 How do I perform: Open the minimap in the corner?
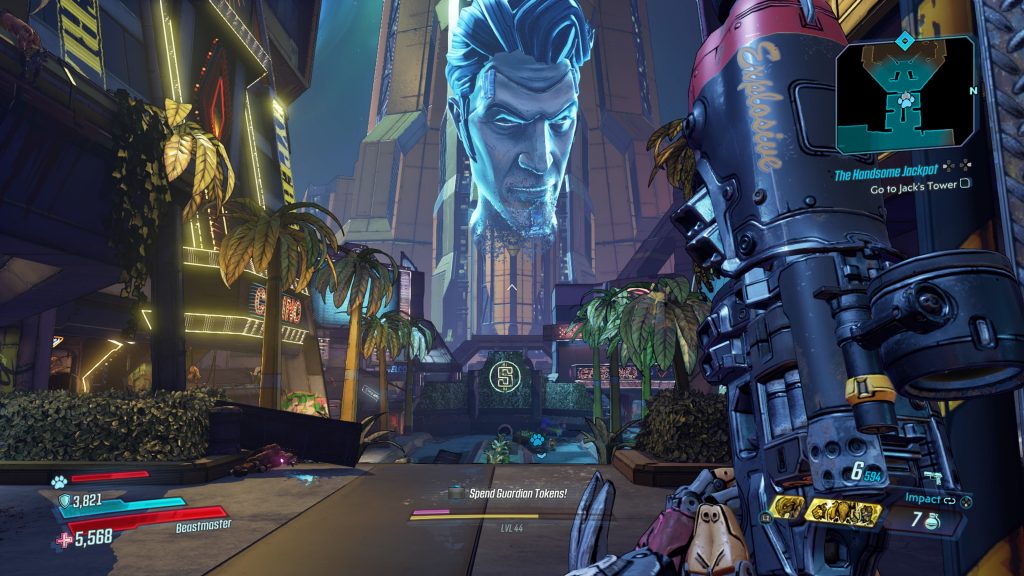(905, 96)
